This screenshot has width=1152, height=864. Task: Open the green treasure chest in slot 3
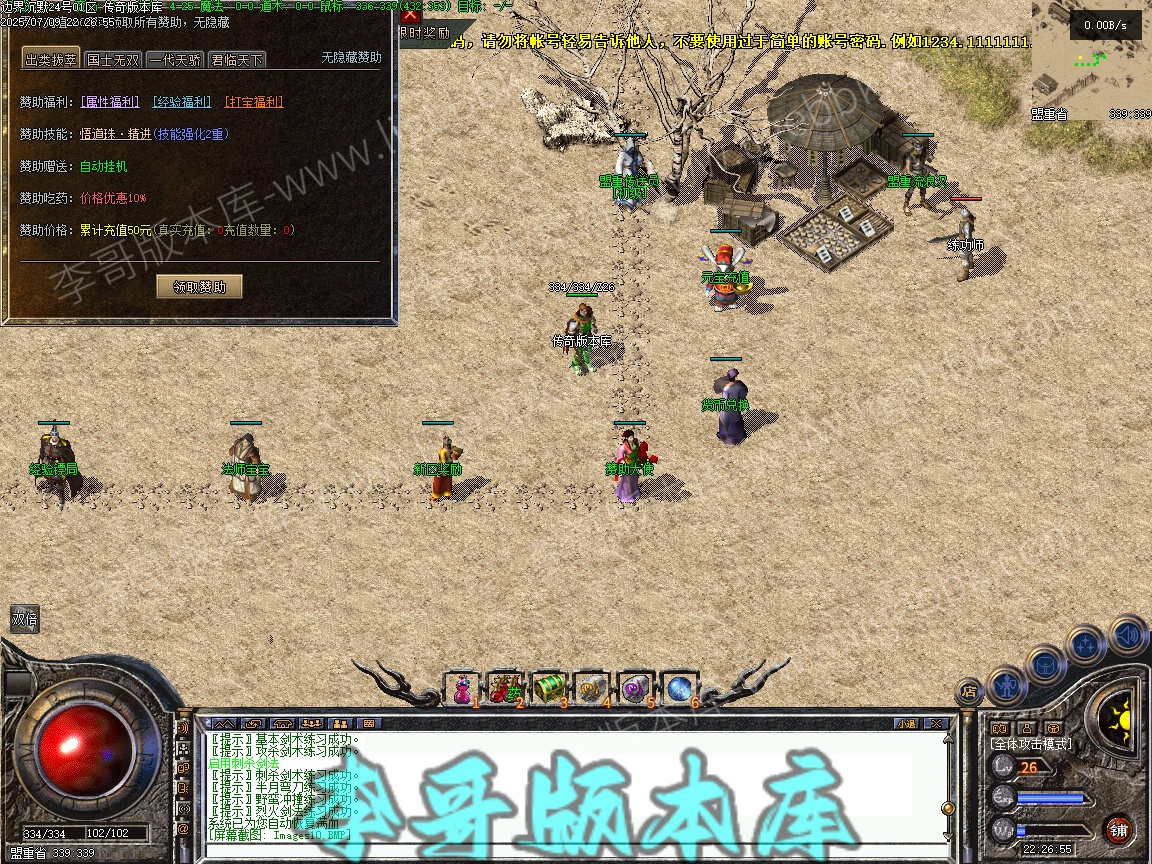click(549, 688)
